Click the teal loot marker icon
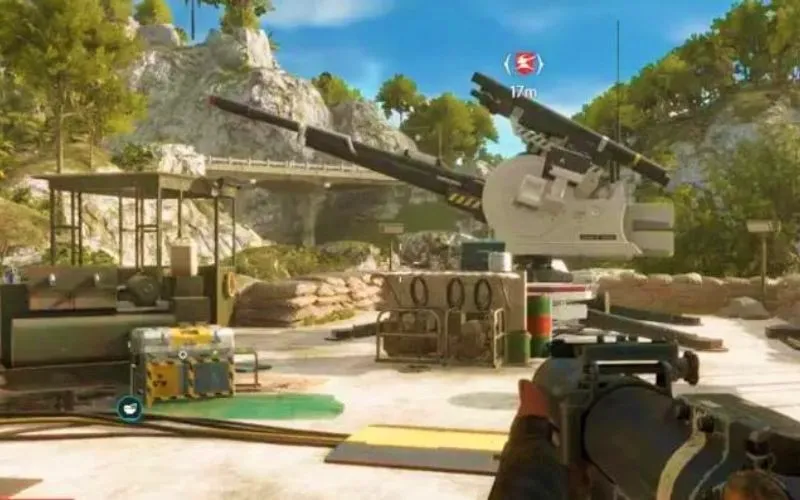The image size is (800, 500). pos(130,407)
